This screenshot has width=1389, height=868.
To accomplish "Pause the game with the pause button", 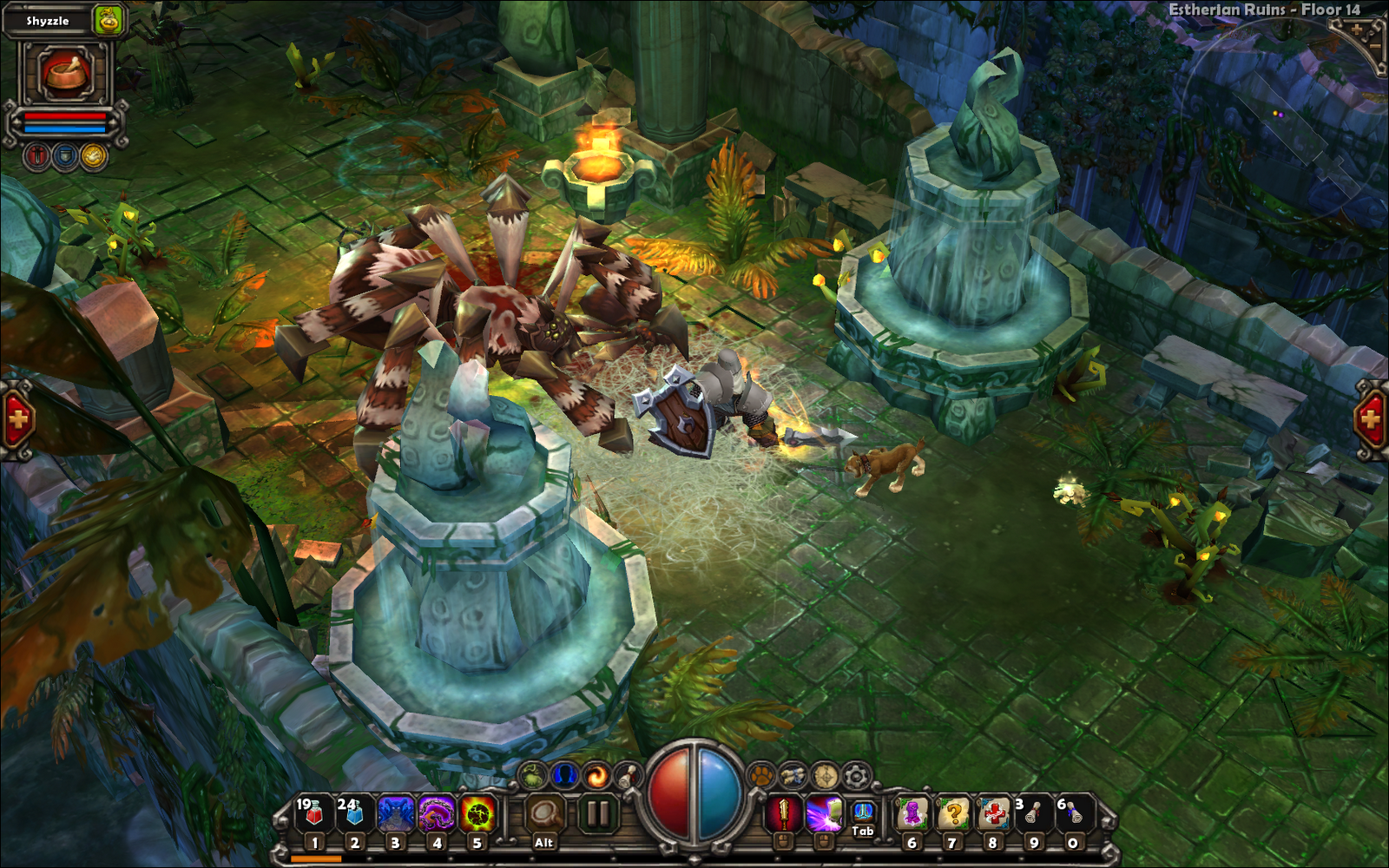I will click(598, 814).
